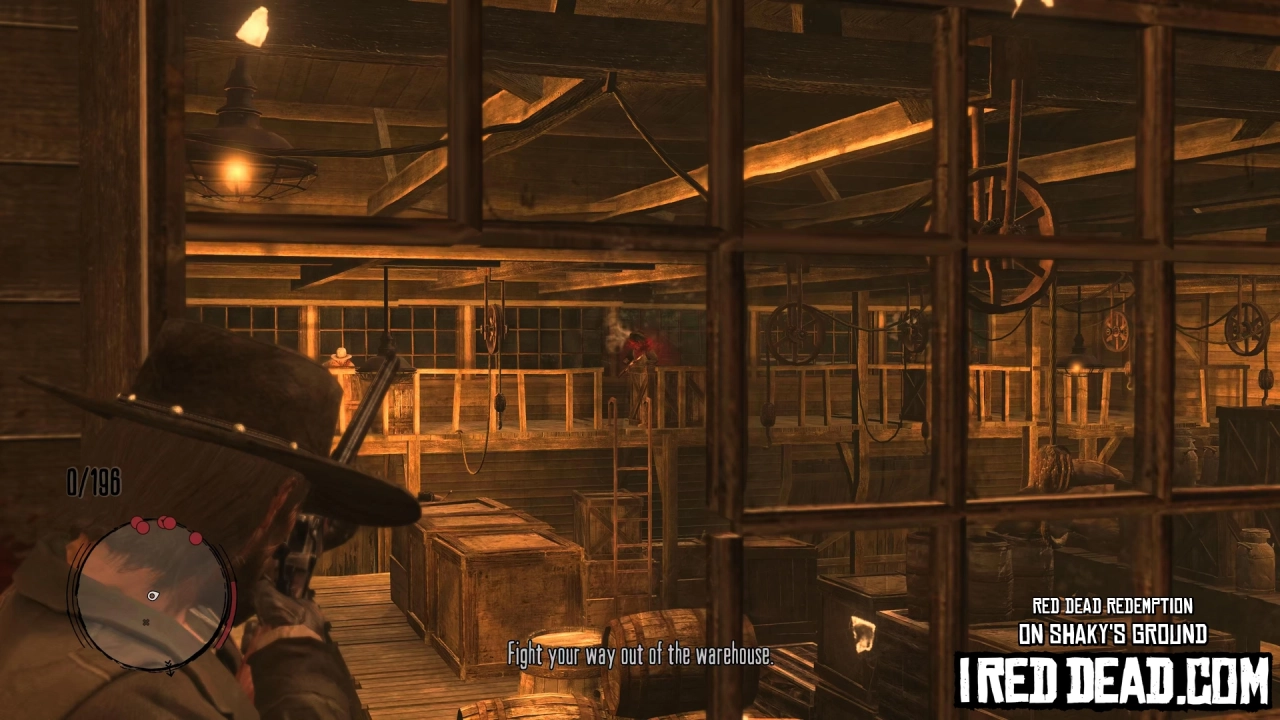Viewport: 1280px width, 720px height.
Task: Select the RED DEAD REDEMPTION title text
Action: point(1112,604)
